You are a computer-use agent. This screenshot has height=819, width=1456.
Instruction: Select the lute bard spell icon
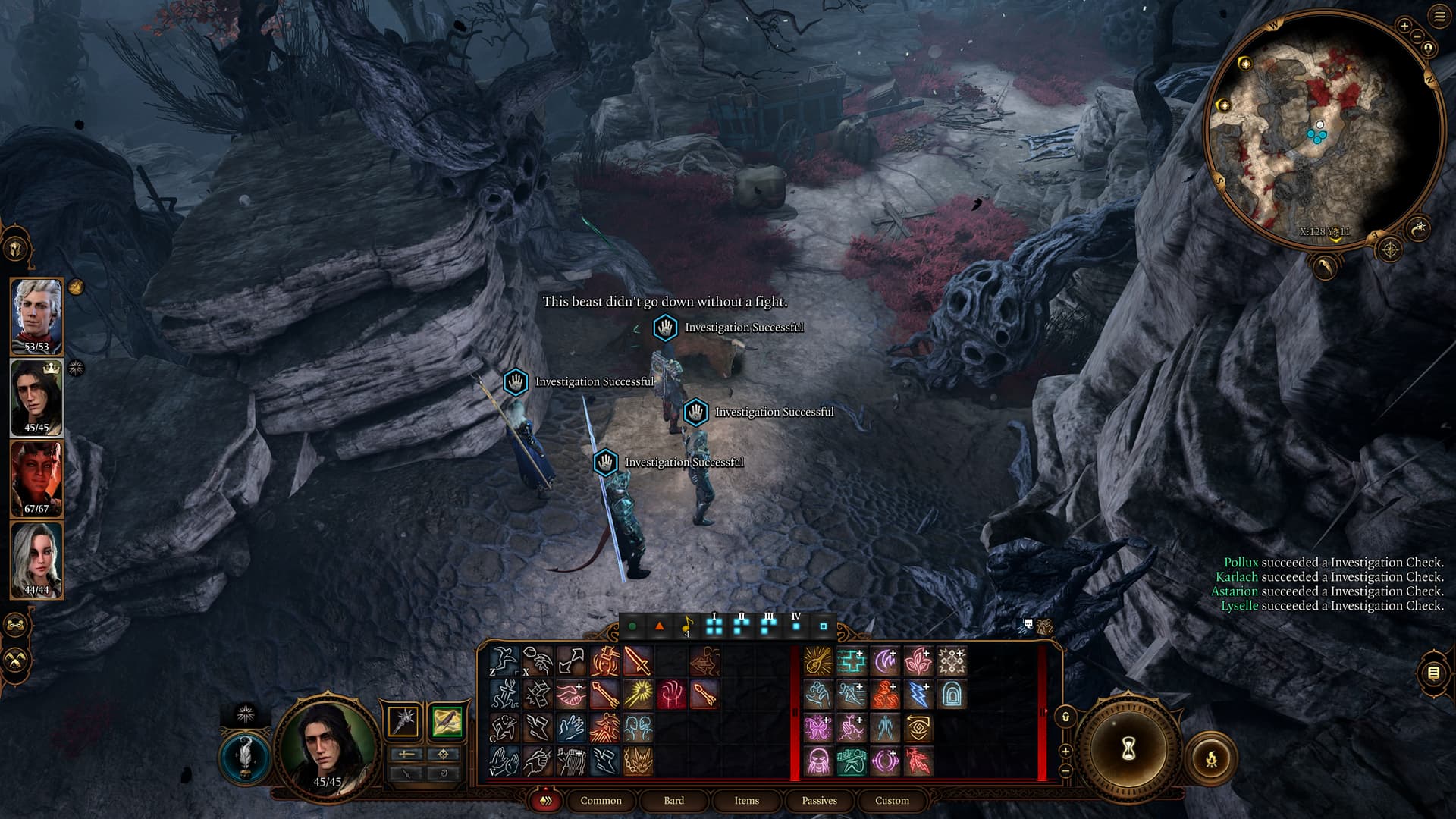818,661
